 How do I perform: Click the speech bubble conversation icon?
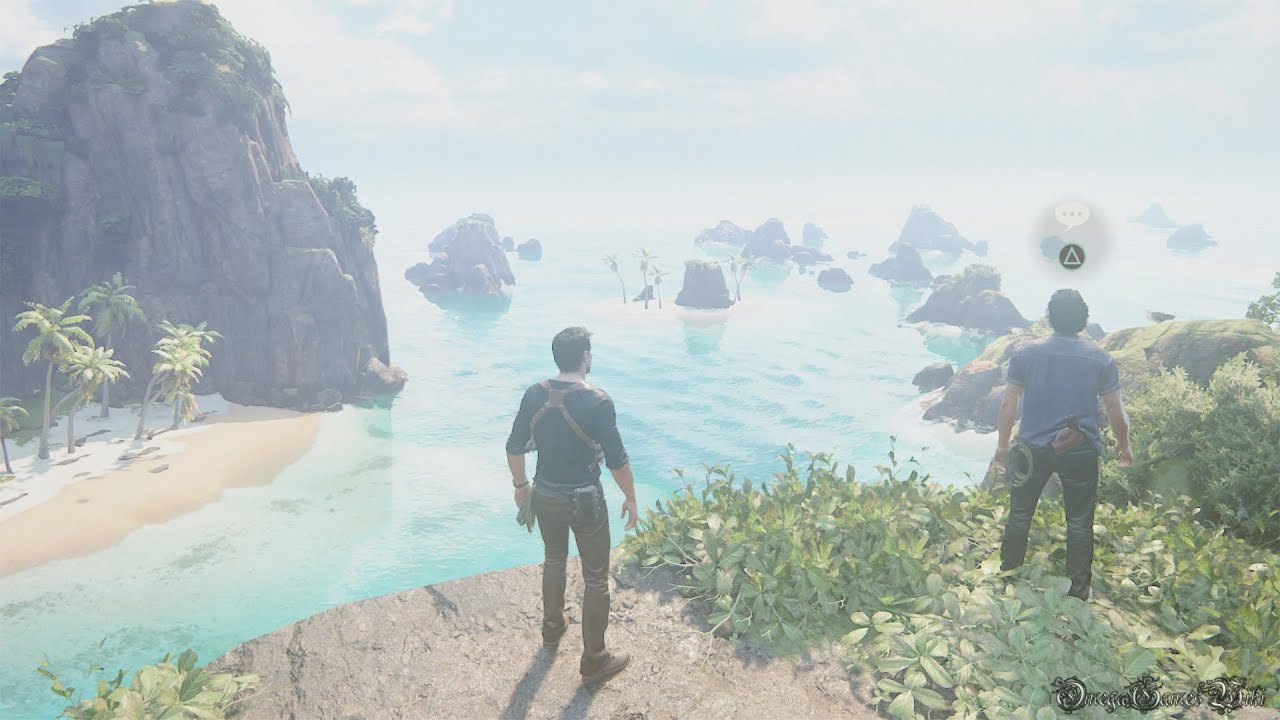[x=1071, y=214]
